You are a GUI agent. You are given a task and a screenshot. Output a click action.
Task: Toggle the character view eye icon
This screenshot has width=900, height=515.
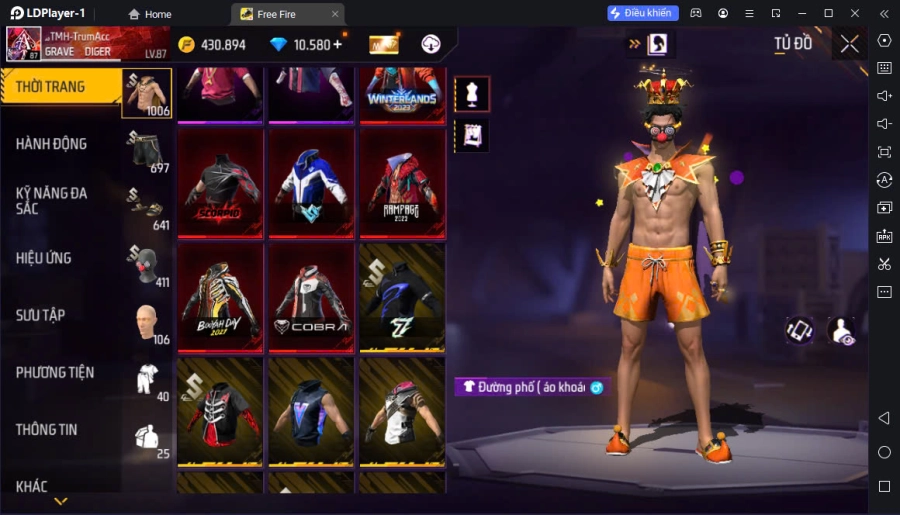click(842, 332)
